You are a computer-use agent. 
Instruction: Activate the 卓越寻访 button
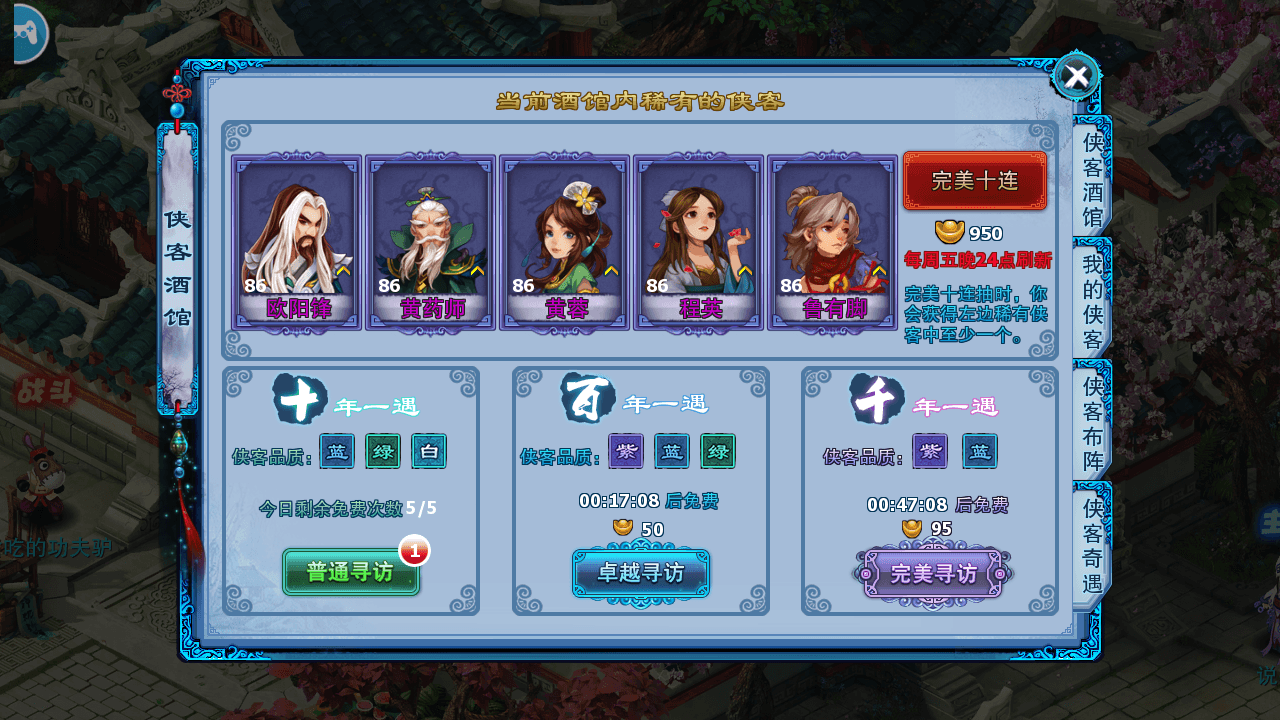click(641, 573)
